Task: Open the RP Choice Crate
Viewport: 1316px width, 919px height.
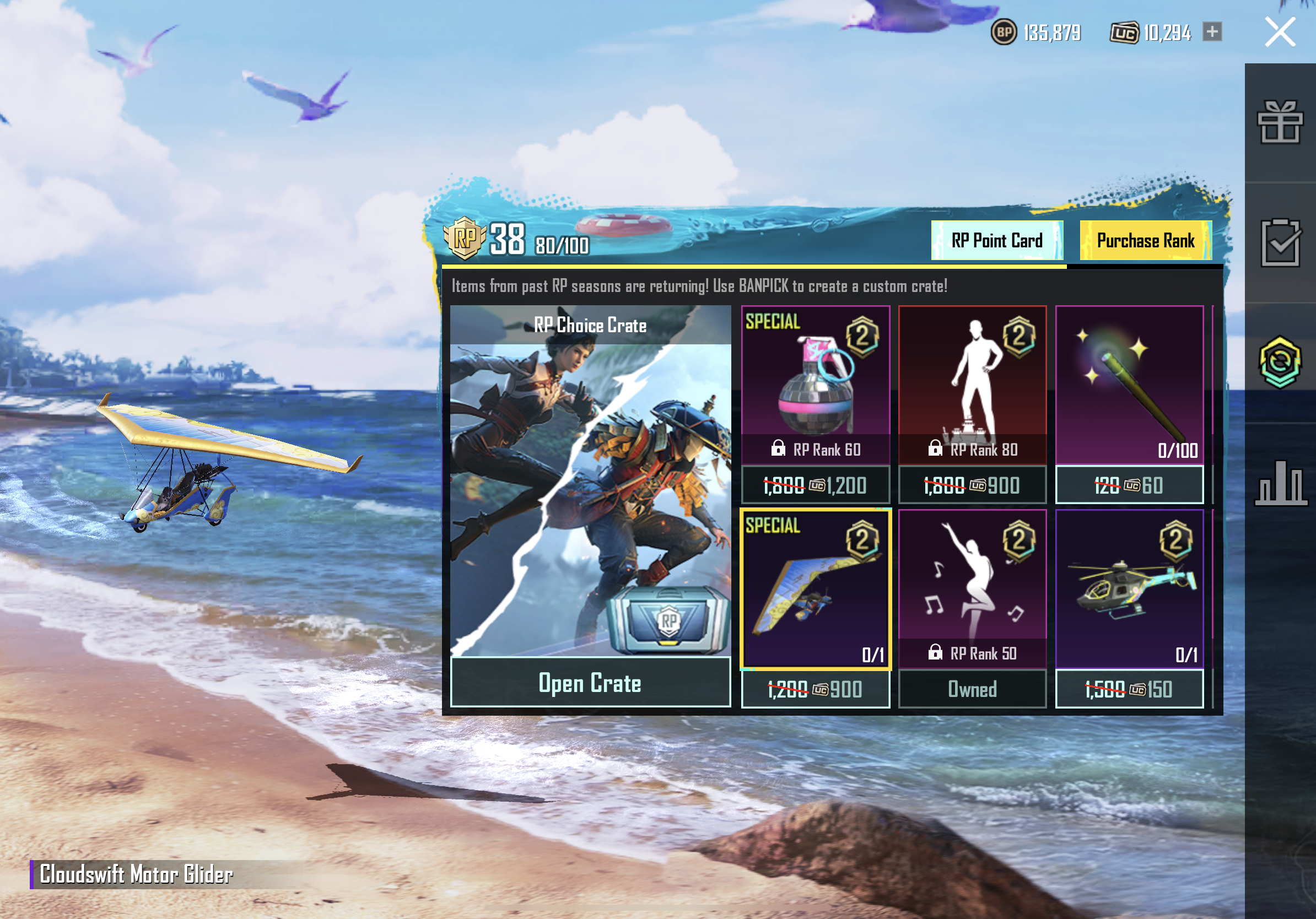Action: tap(590, 683)
